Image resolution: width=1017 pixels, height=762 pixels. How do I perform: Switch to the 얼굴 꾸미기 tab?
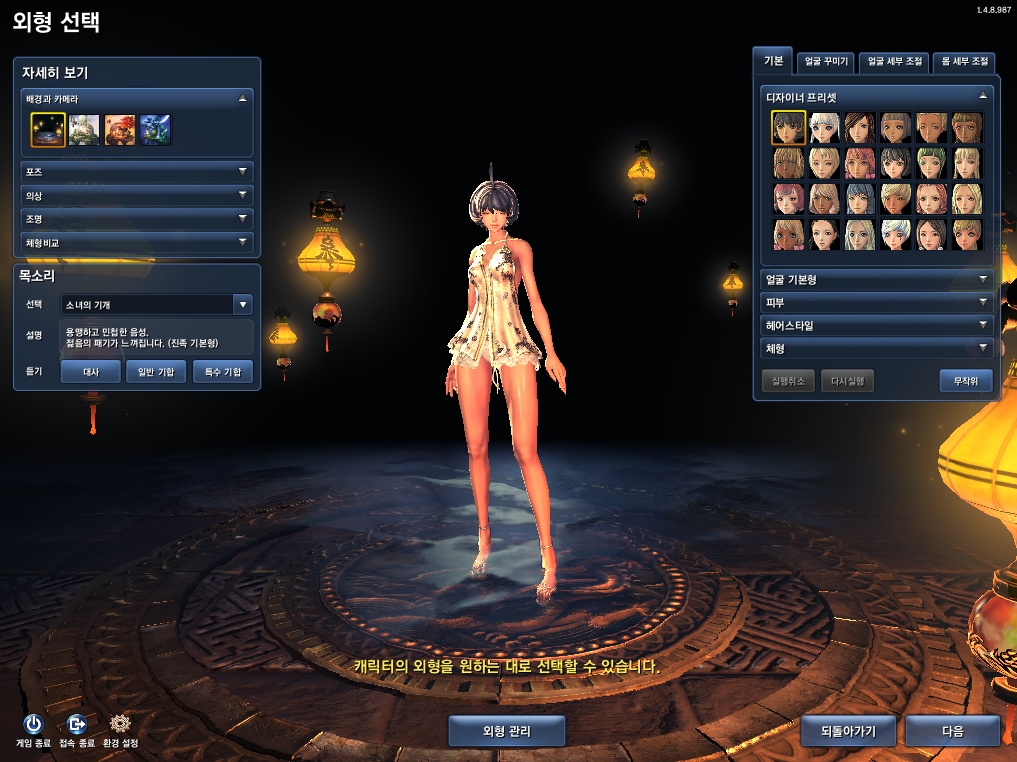pyautogui.click(x=826, y=62)
